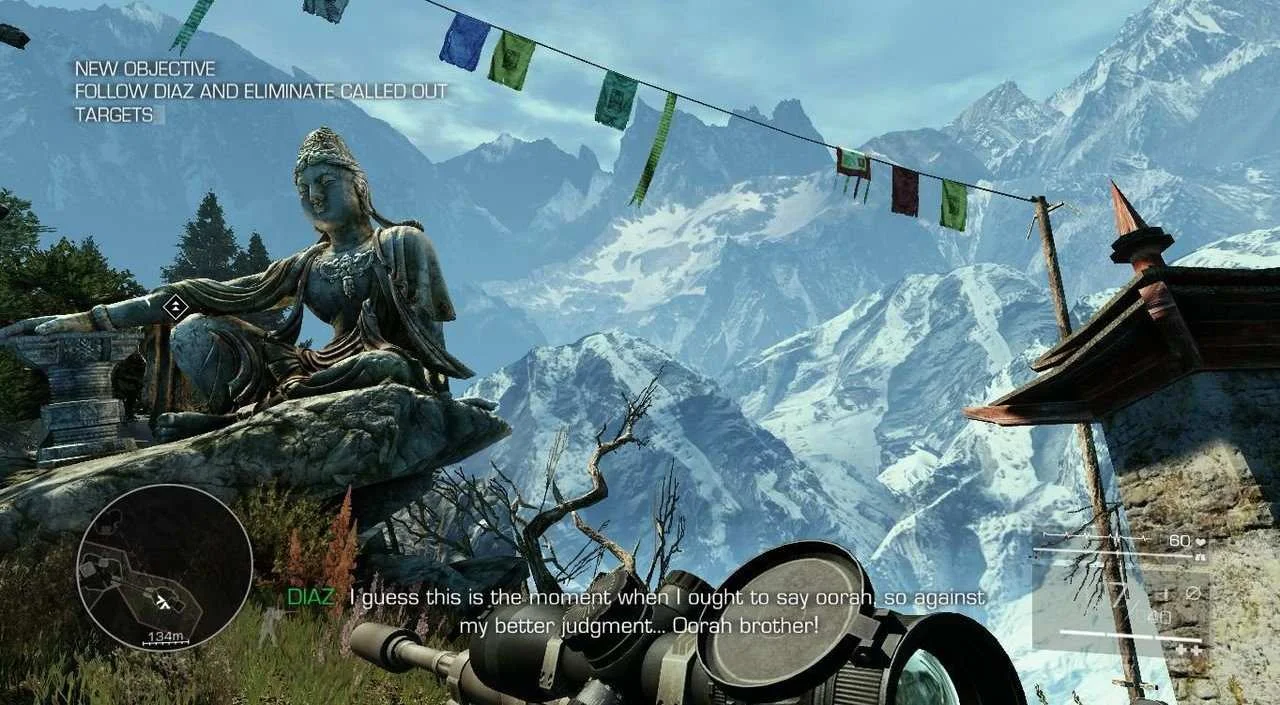This screenshot has height=705, width=1280.
Task: Click the diamond objective waypoint marker
Action: point(176,307)
